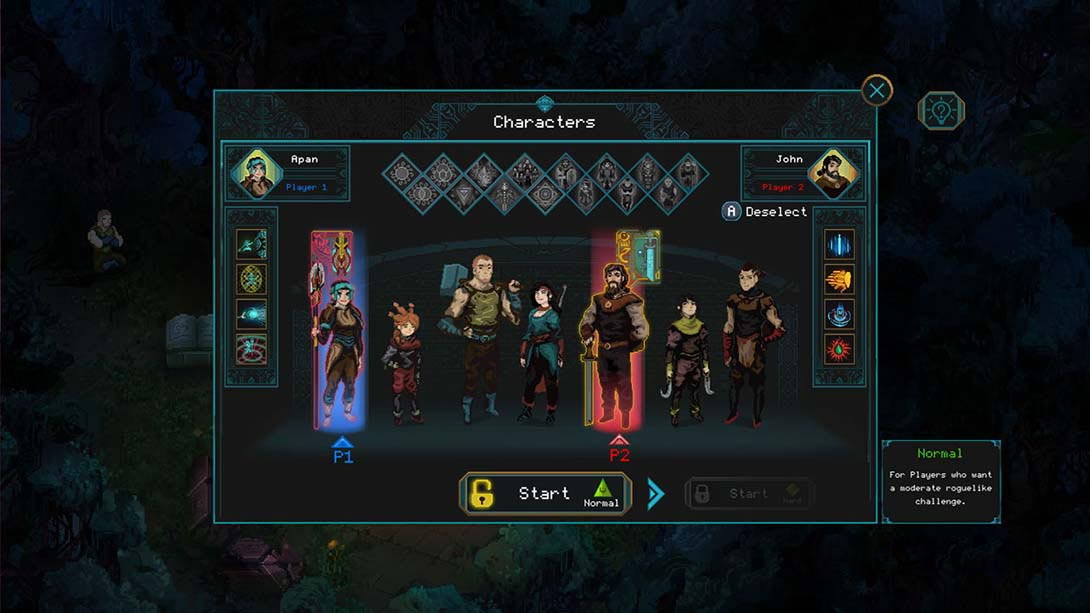Inspect the blue light pillars skill icon
Image resolution: width=1090 pixels, height=613 pixels.
(839, 245)
